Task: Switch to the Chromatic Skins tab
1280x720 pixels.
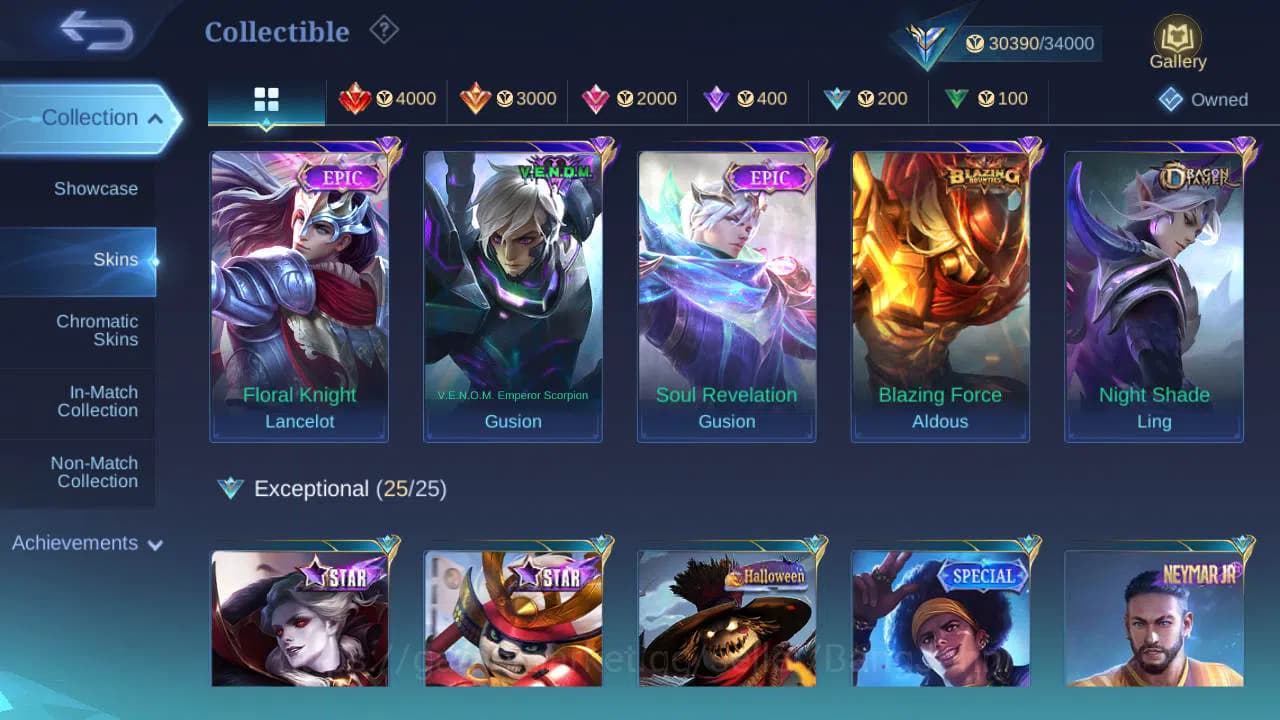Action: 97,331
